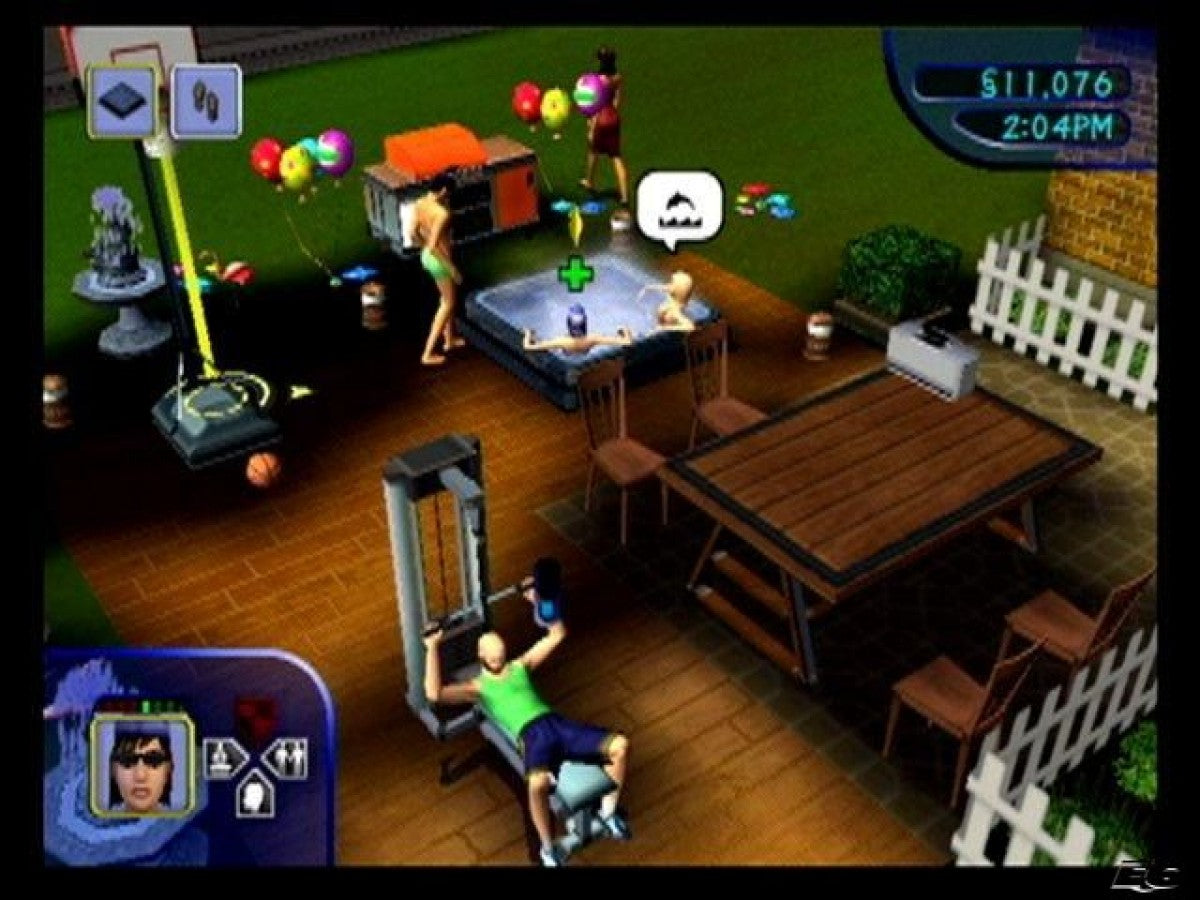Toggle the footprints icon button
This screenshot has width=1200, height=900.
(204, 100)
